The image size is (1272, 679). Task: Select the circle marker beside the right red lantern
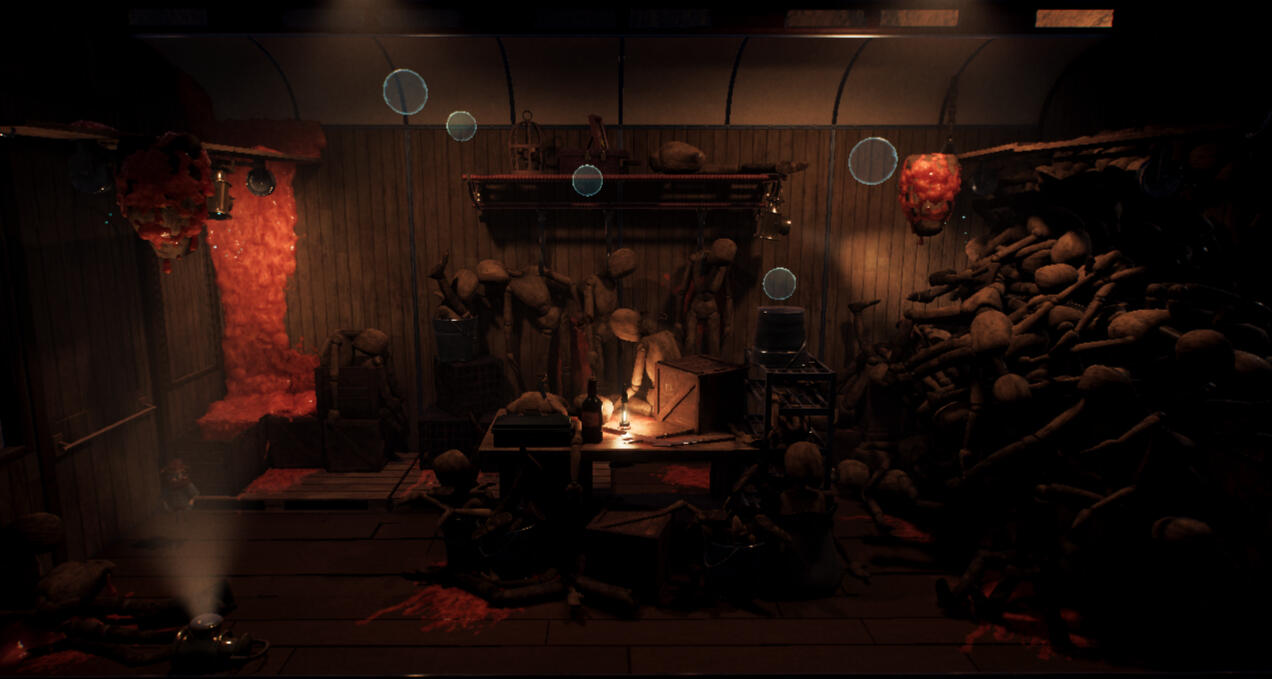pos(873,161)
